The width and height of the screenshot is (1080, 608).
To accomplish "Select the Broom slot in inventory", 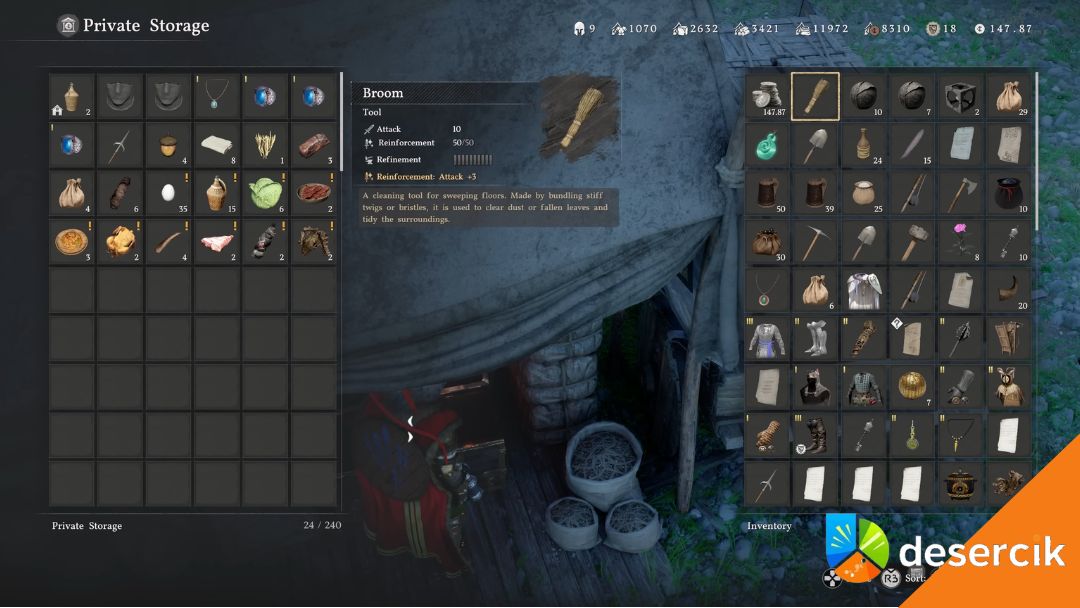I will 815,96.
